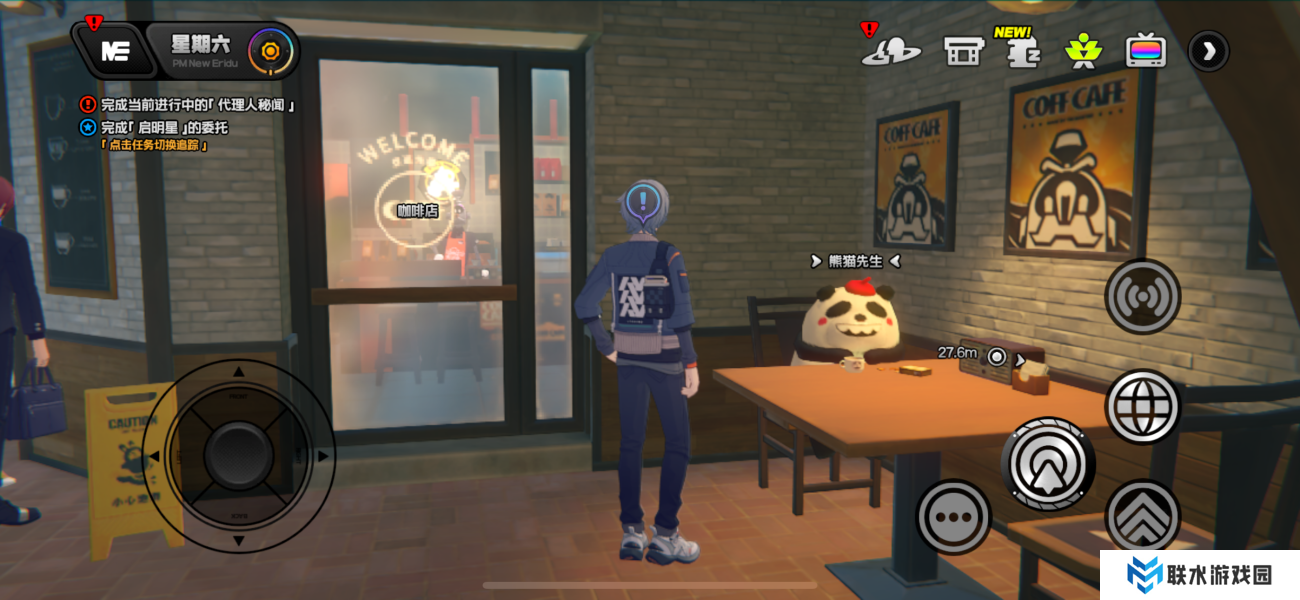Tap the virtual movement joystick
Image resolution: width=1300 pixels, height=600 pixels.
click(238, 456)
